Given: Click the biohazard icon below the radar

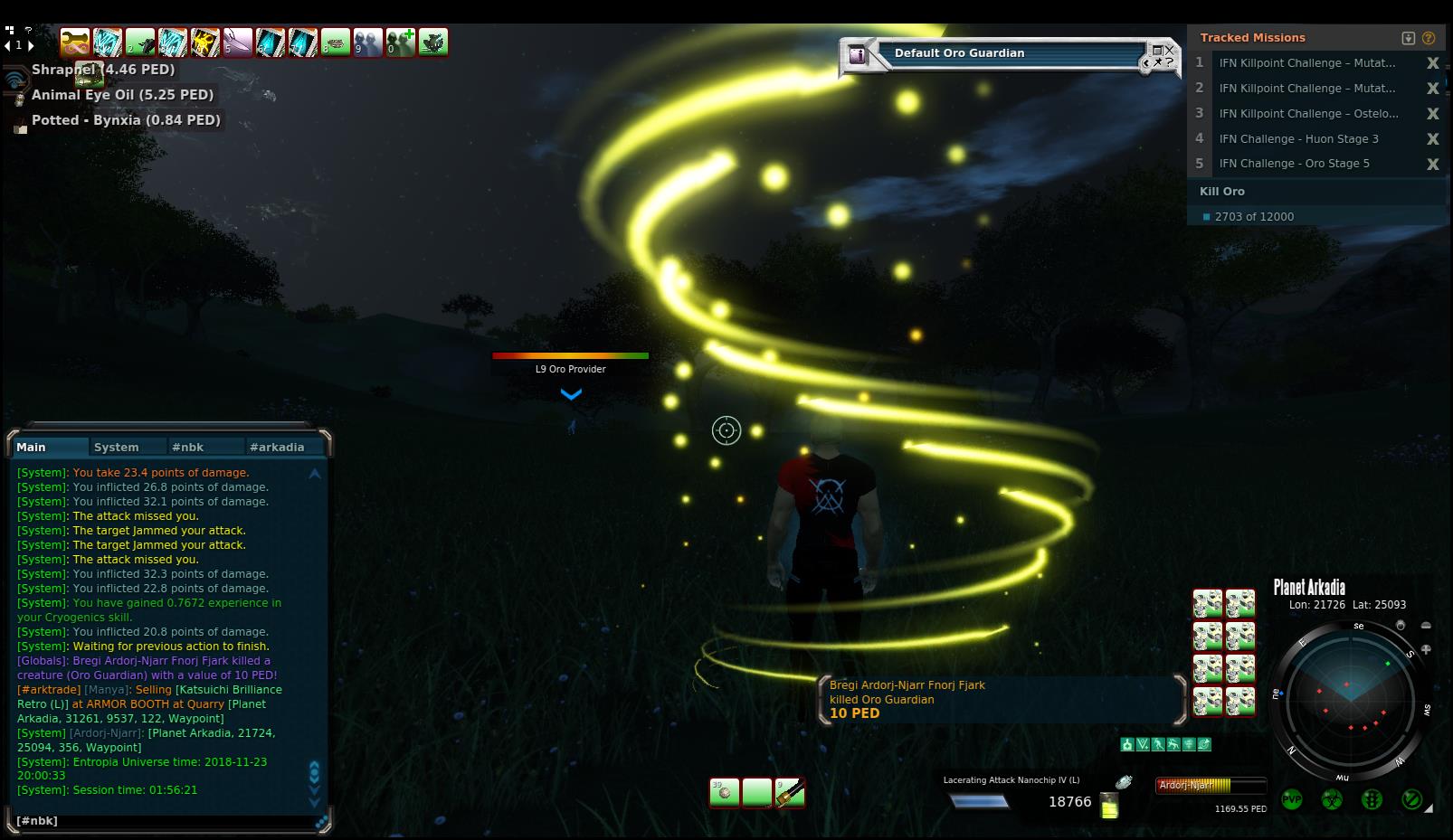Looking at the screenshot, I should coord(1331,800).
